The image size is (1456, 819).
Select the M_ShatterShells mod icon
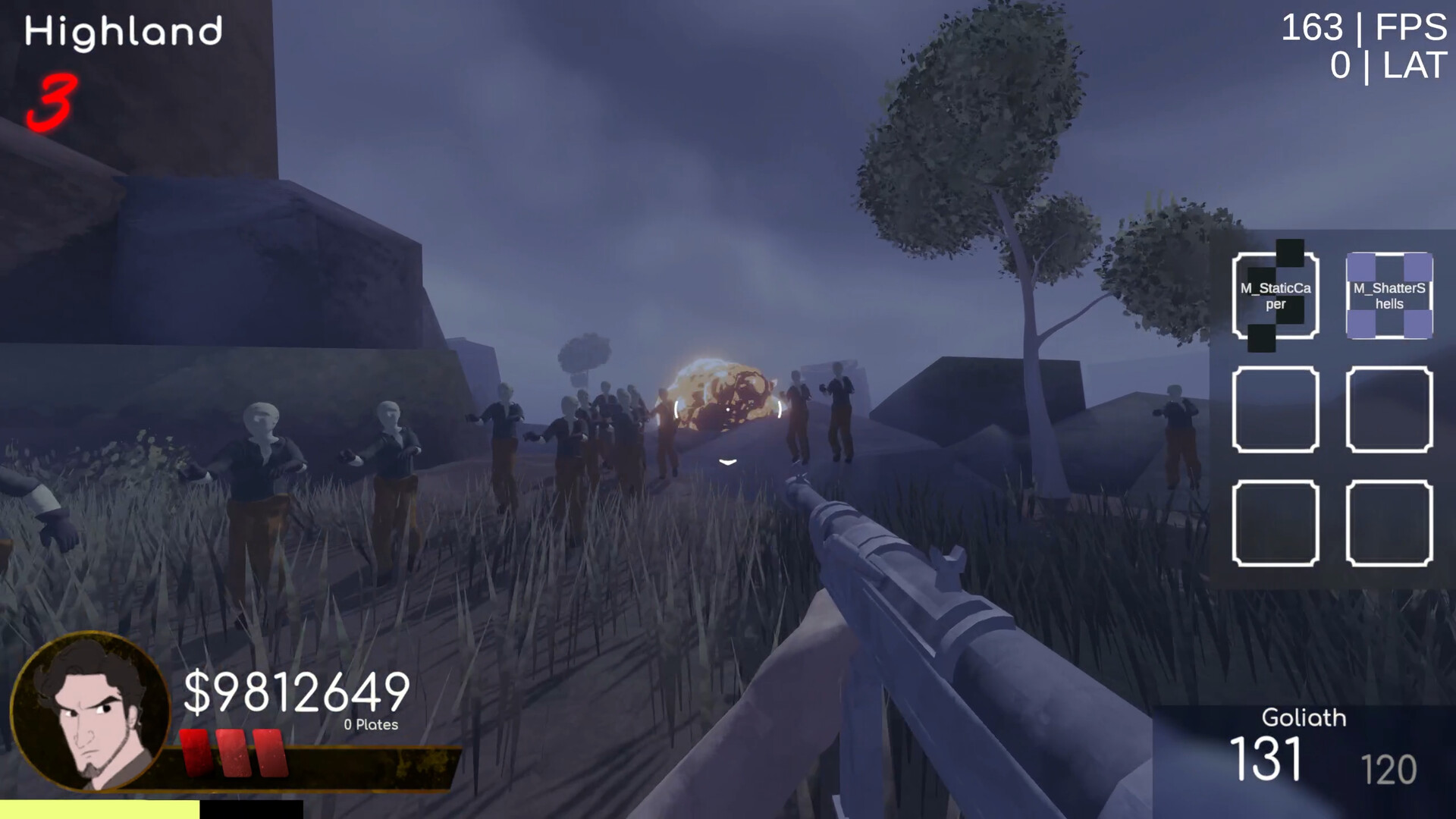click(x=1389, y=296)
